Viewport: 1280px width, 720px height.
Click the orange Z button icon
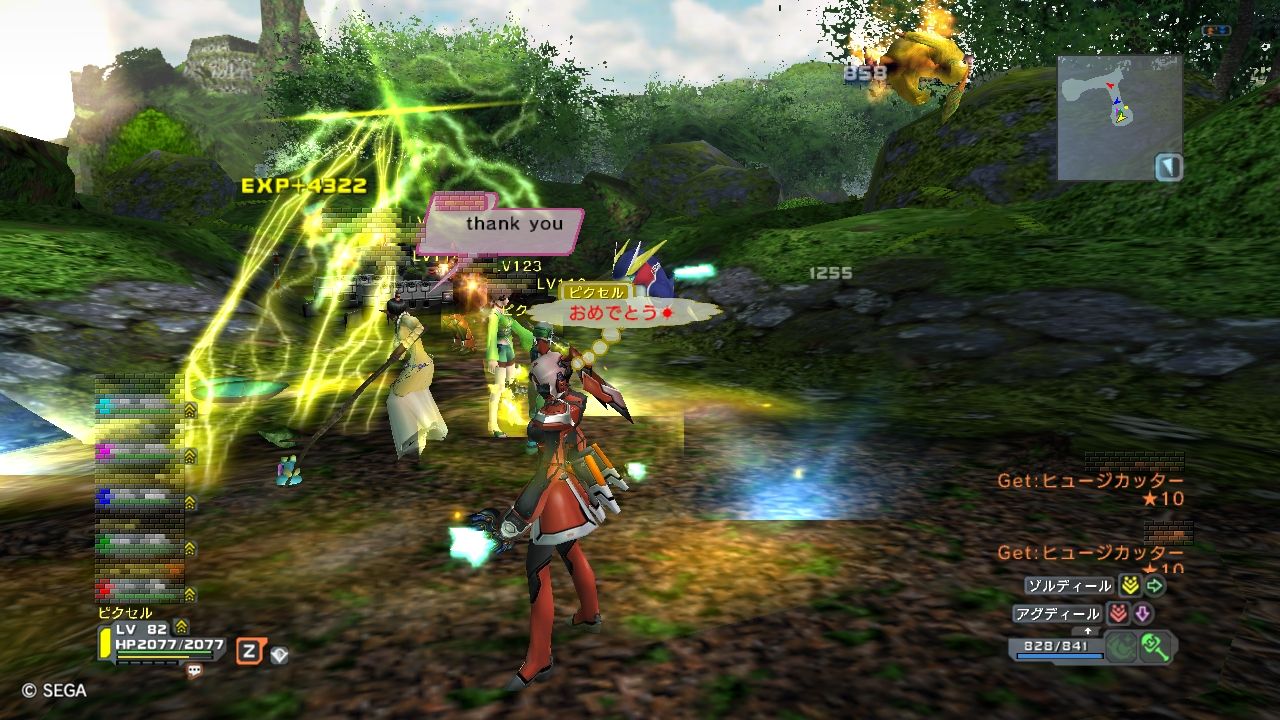[249, 652]
